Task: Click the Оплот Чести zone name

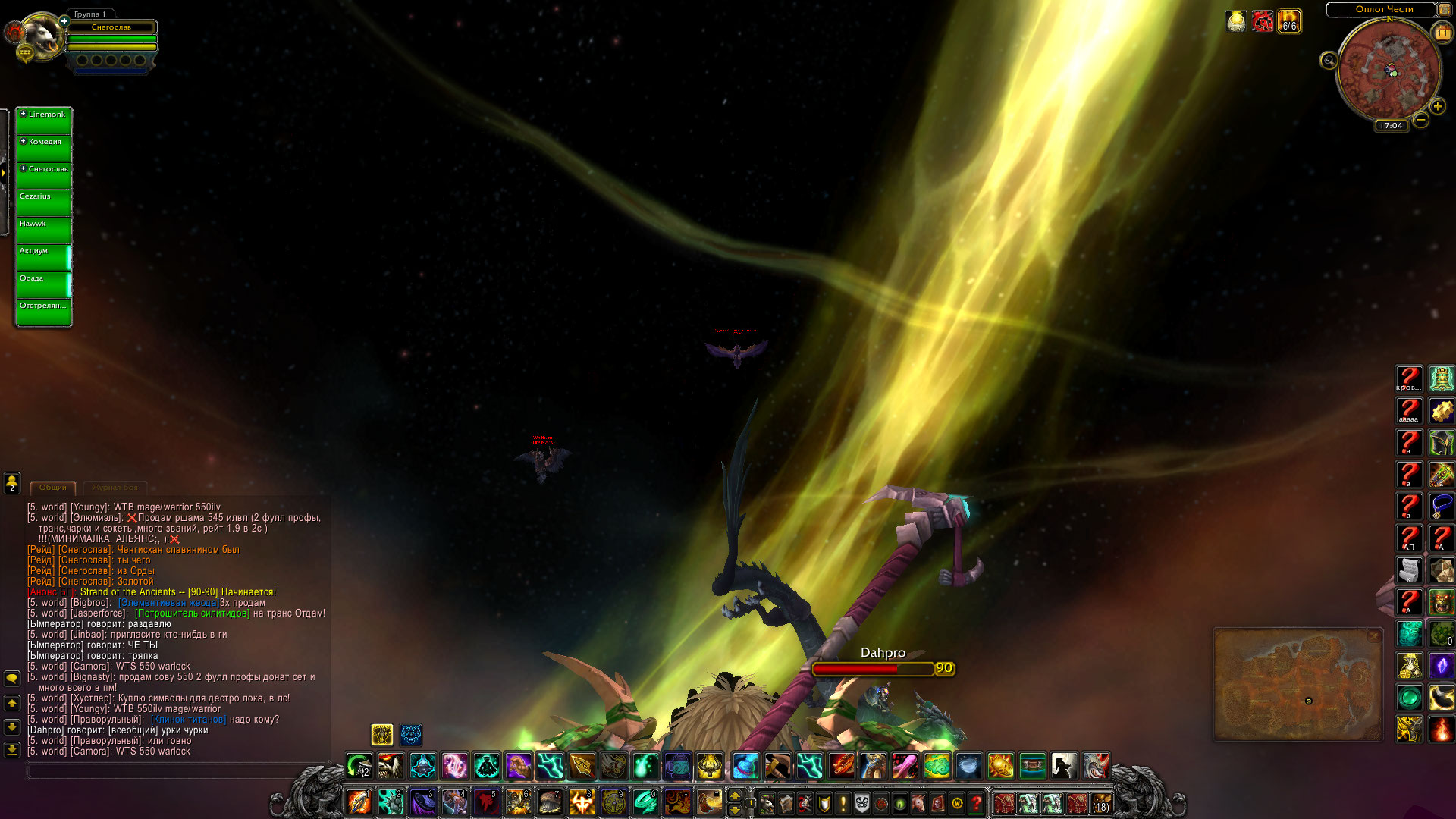Action: [x=1383, y=9]
